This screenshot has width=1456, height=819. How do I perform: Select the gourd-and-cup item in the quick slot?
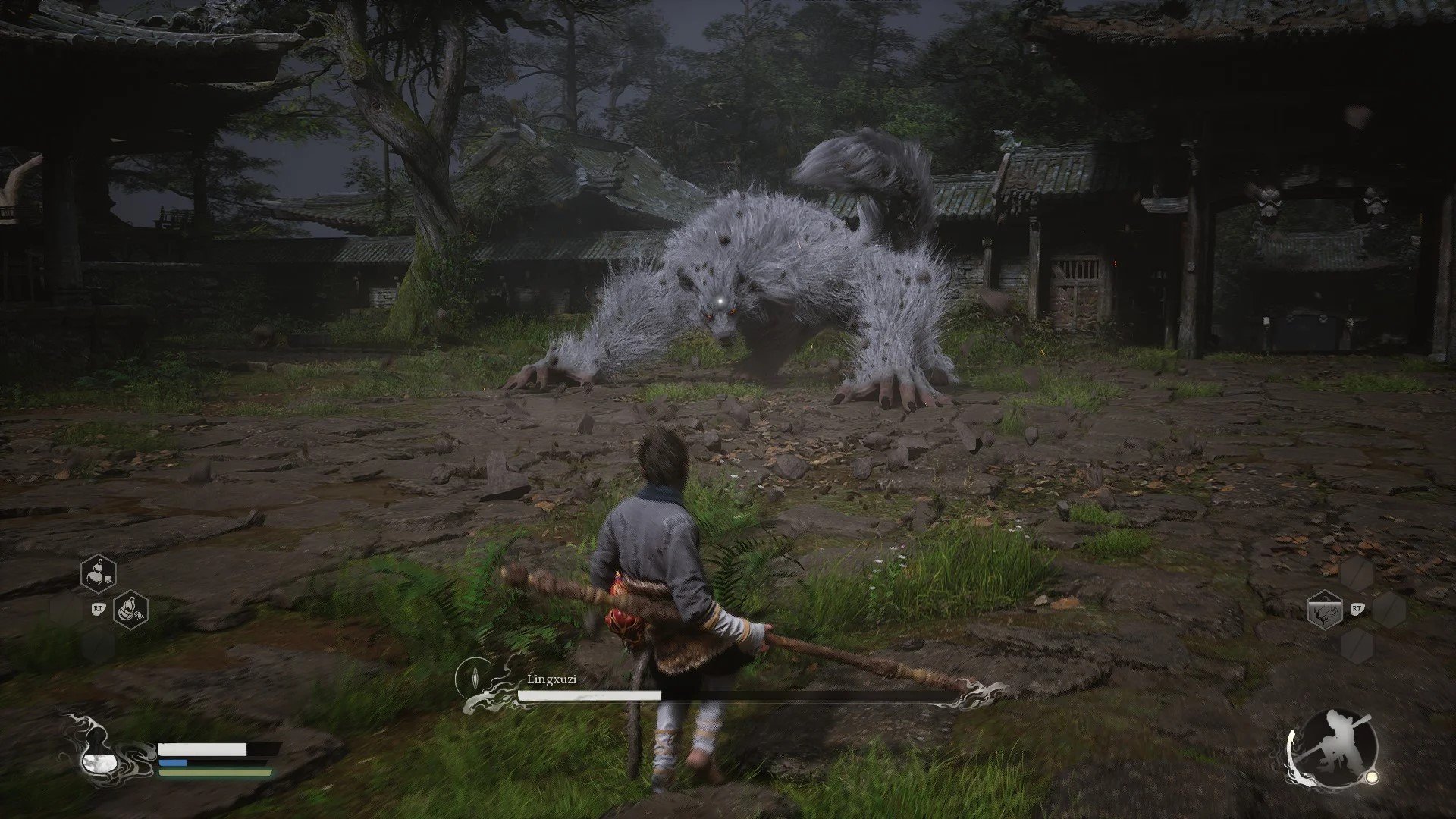pos(99,573)
